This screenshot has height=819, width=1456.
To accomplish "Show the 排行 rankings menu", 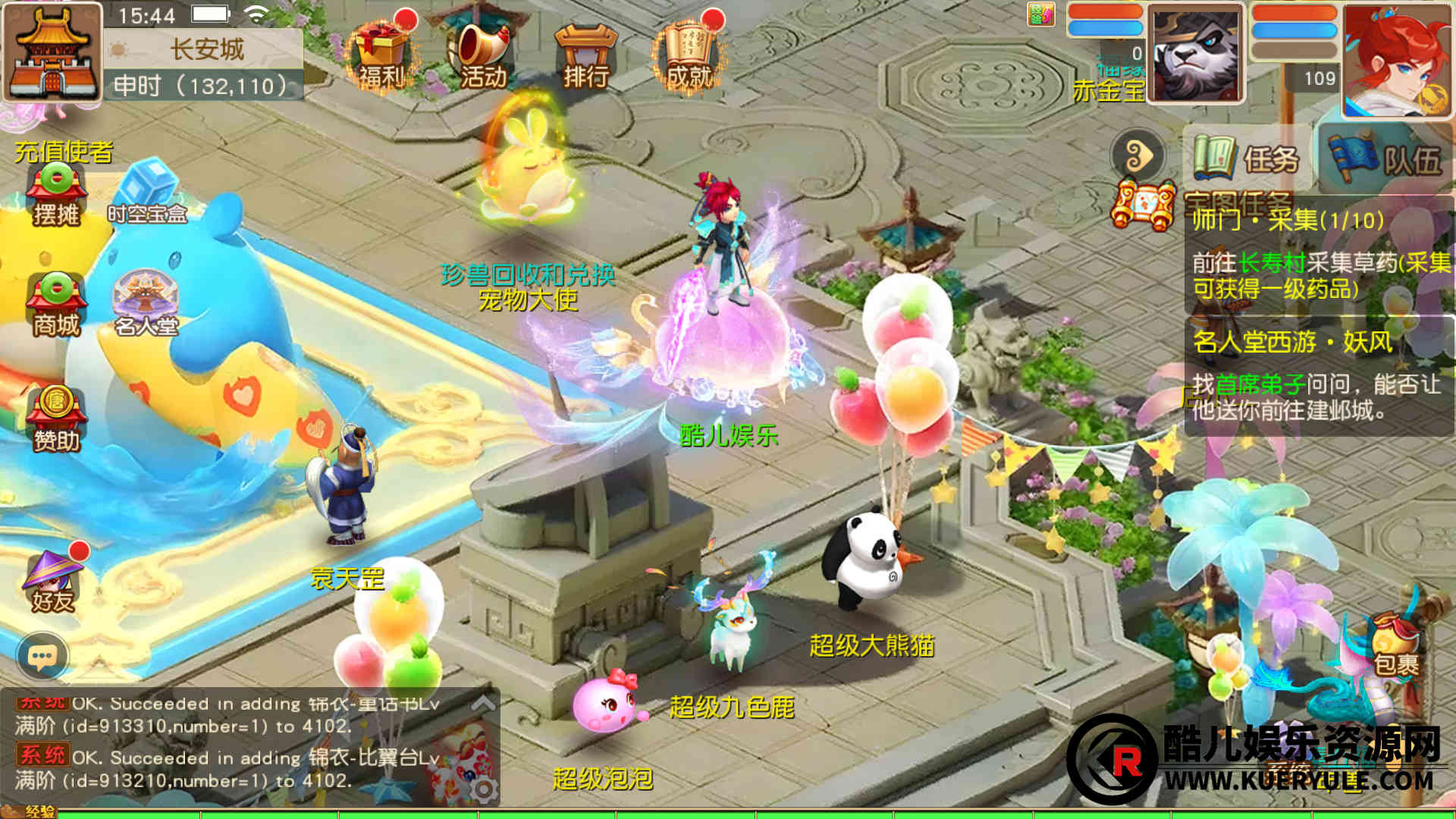I will tap(585, 55).
